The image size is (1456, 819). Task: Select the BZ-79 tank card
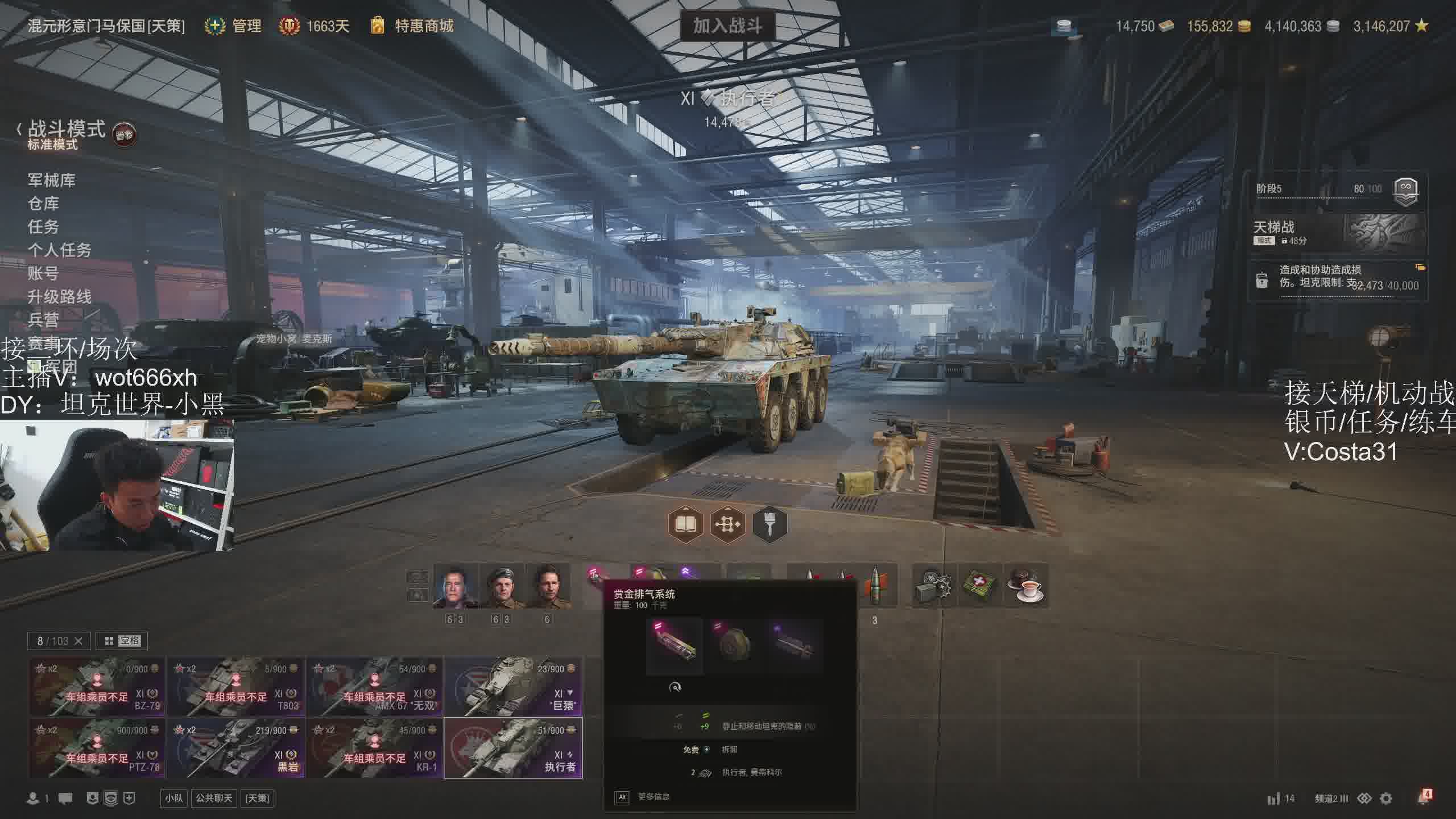pyautogui.click(x=97, y=687)
